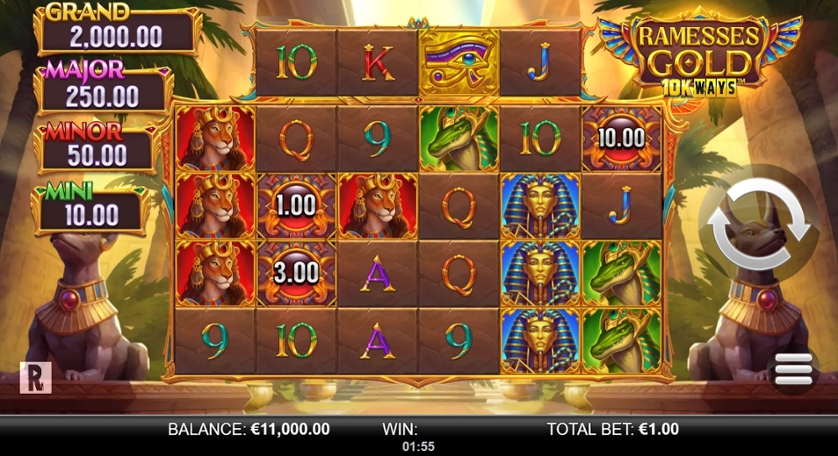Click the R logo icon
838x456 pixels.
coord(35,376)
